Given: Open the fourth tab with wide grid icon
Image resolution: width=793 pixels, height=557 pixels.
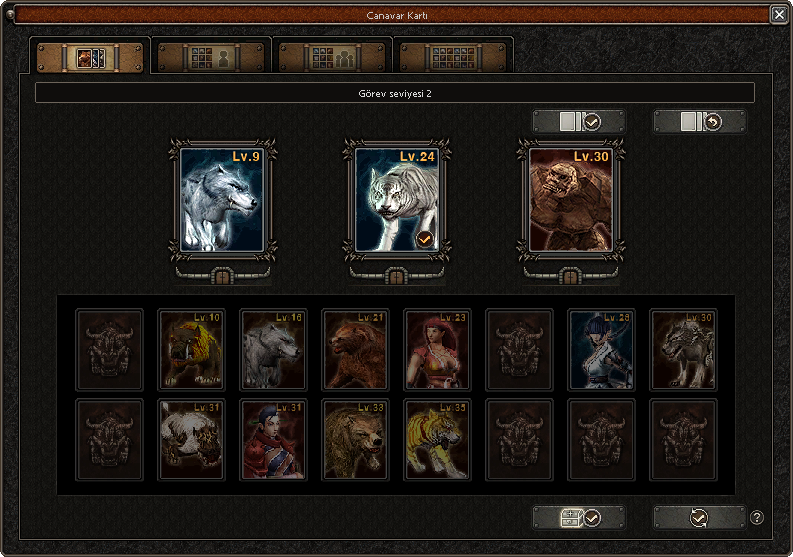Looking at the screenshot, I should click(454, 57).
